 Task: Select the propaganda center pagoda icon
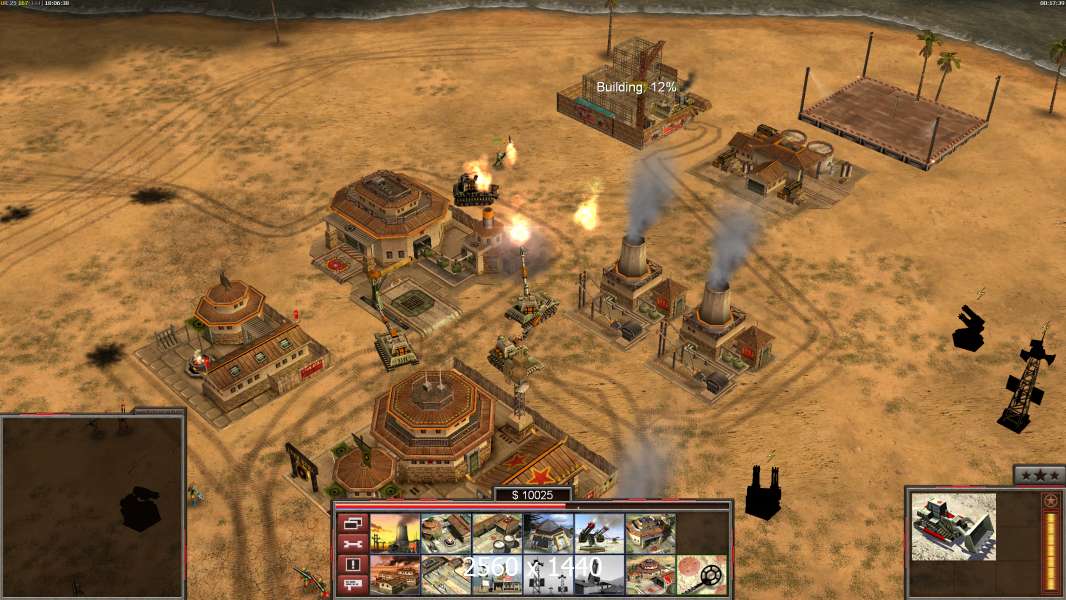650,575
